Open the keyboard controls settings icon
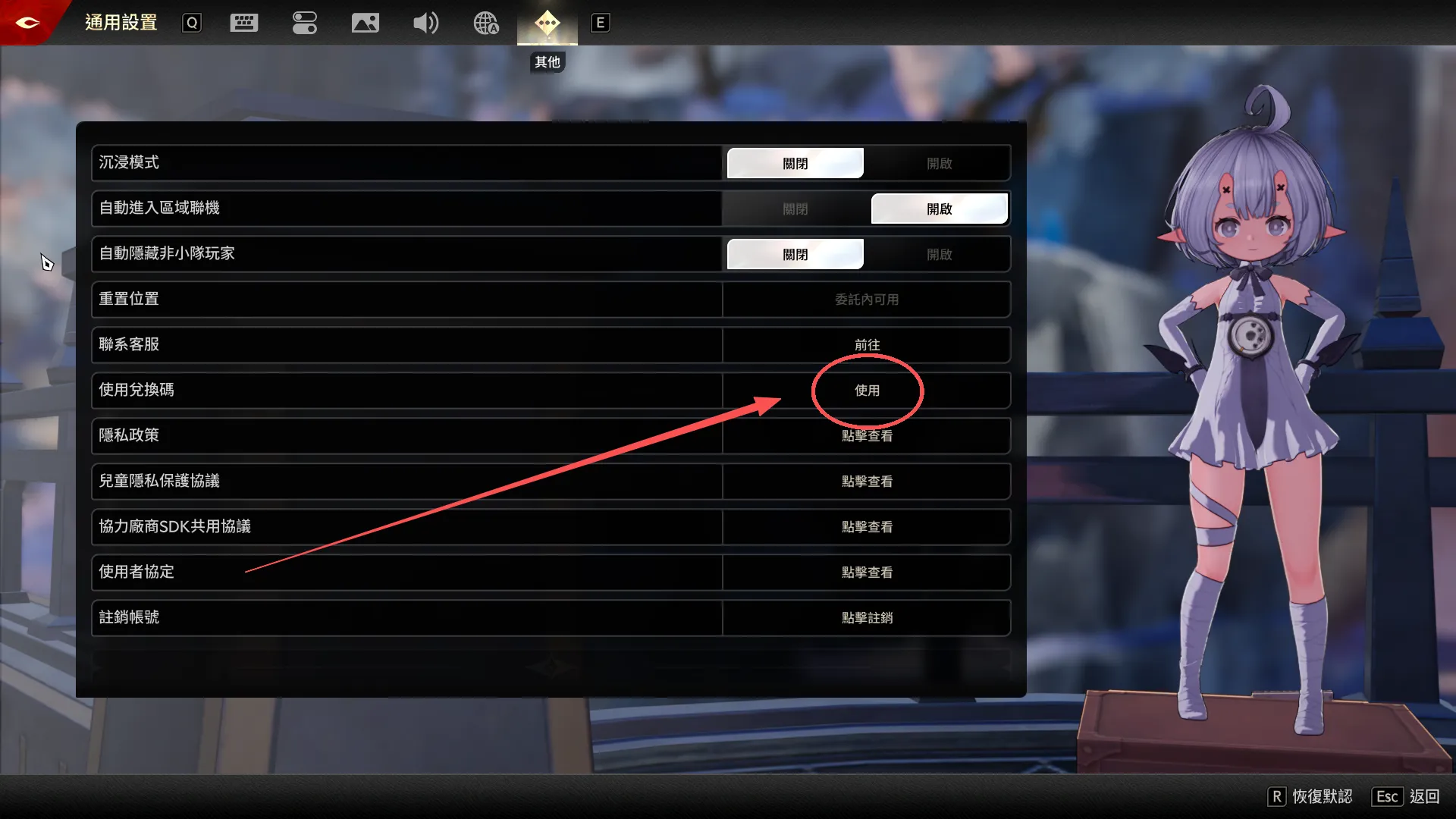 coord(243,23)
